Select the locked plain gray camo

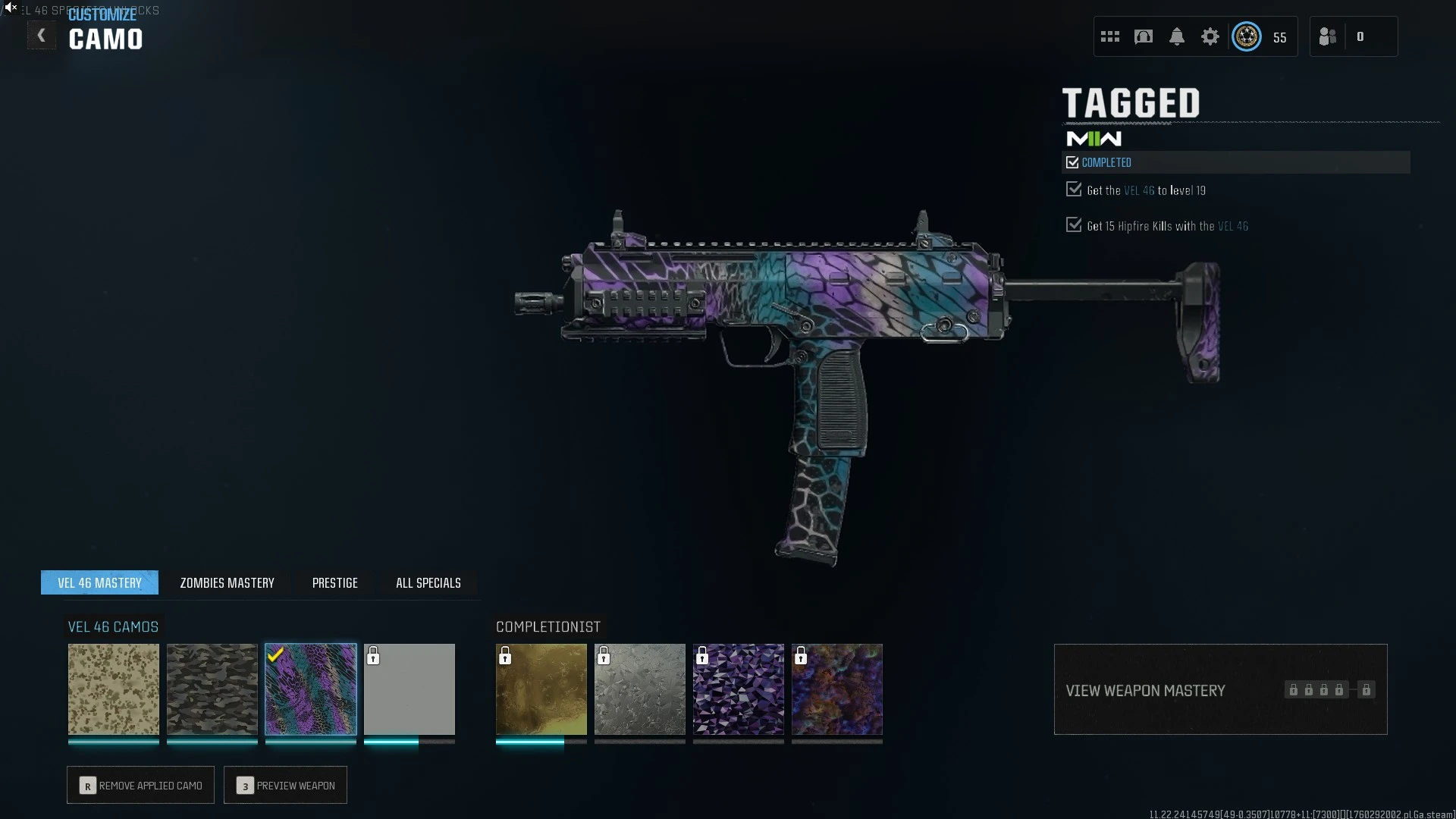point(409,689)
